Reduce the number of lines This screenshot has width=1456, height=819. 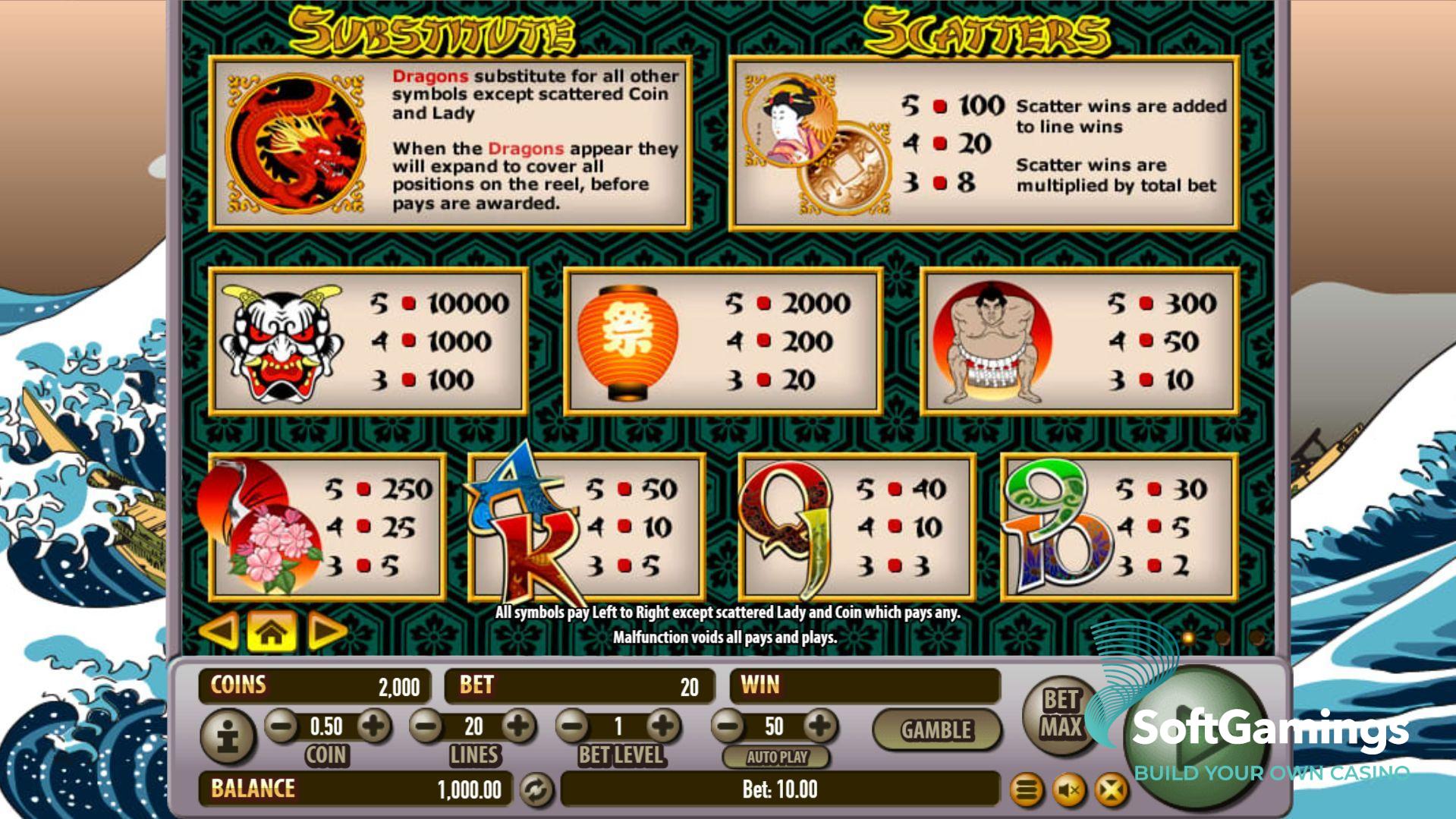click(426, 726)
